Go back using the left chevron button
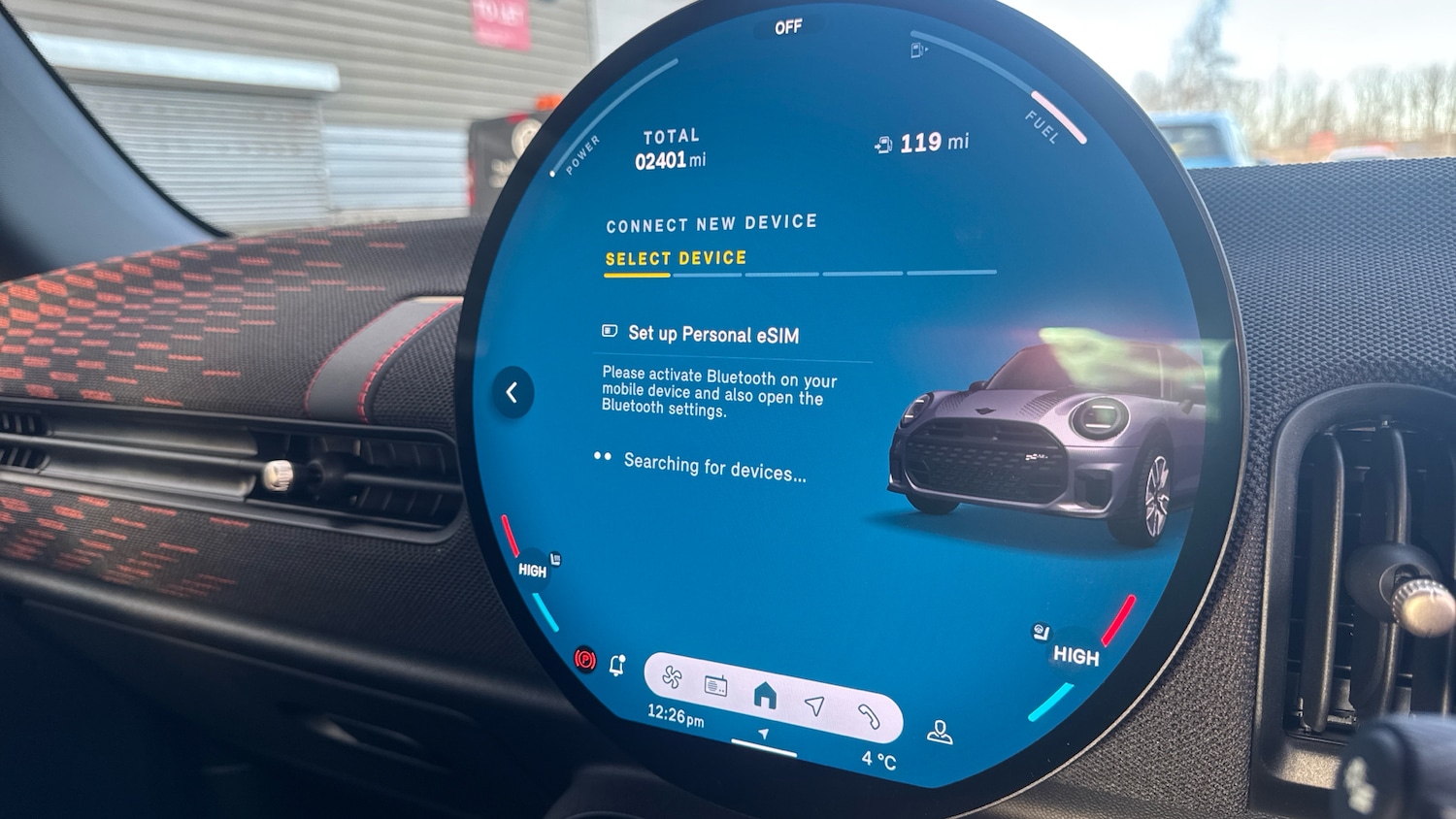The height and width of the screenshot is (819, 1456). point(512,392)
